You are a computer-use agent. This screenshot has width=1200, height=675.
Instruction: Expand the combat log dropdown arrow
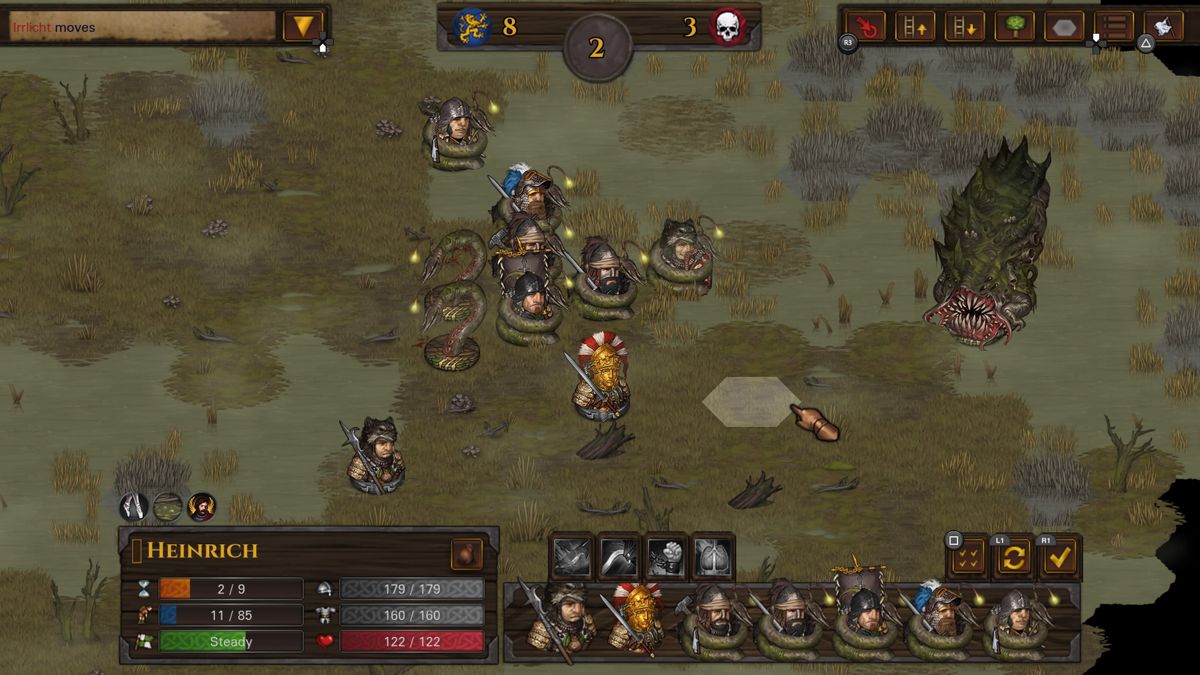click(302, 26)
